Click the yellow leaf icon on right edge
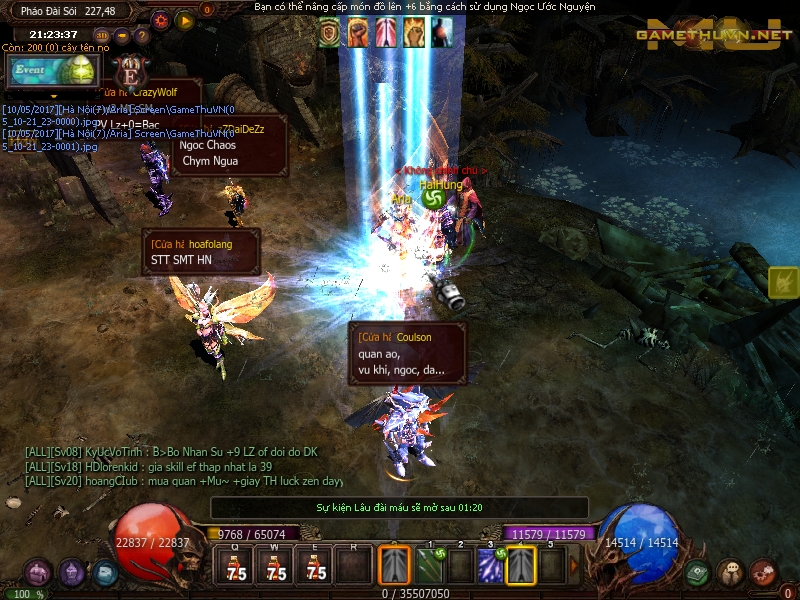Viewport: 800px width, 600px height. pos(783,283)
